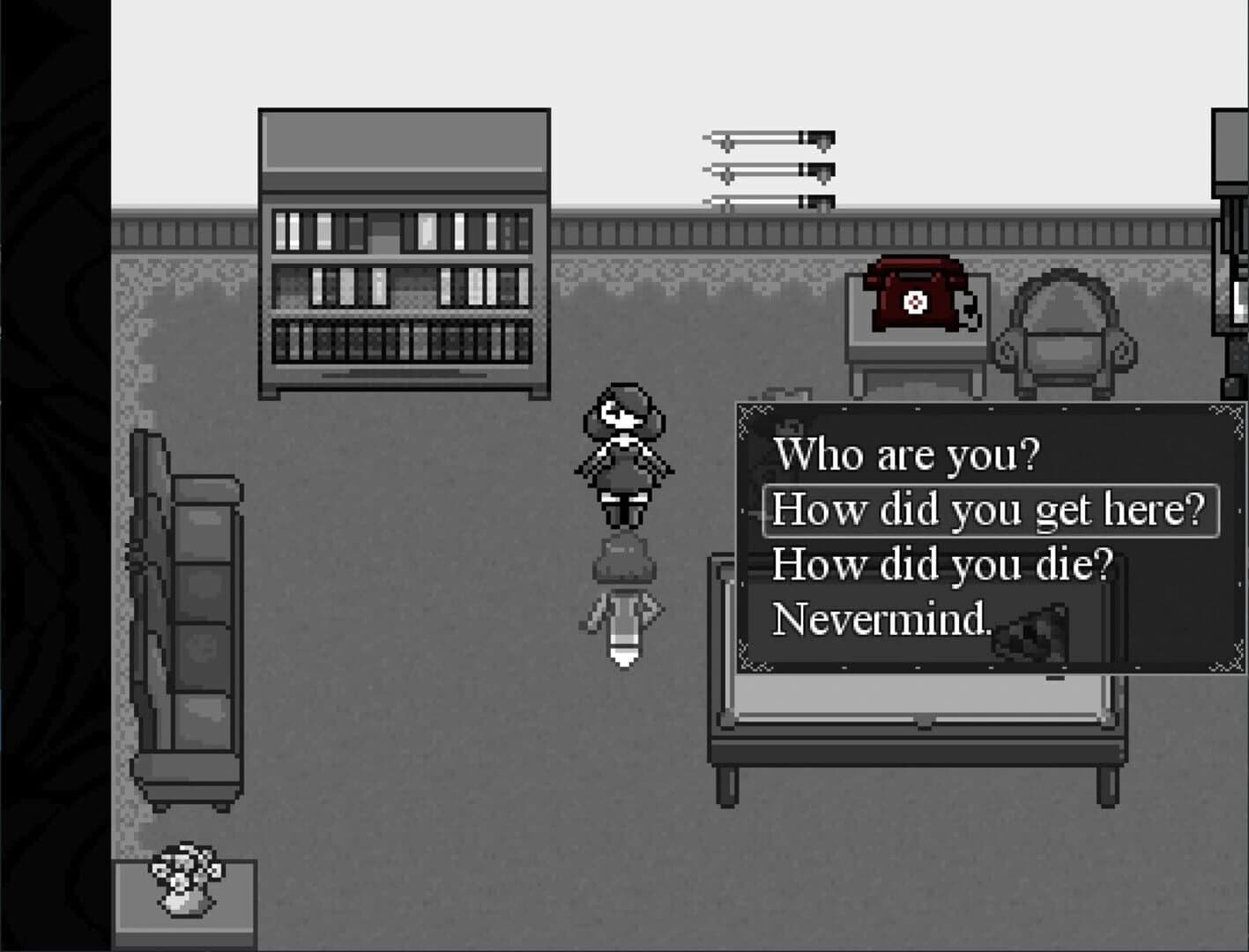The image size is (1249, 952).
Task: Choose the 'Nevermind.' dialogue option
Action: coord(881,620)
